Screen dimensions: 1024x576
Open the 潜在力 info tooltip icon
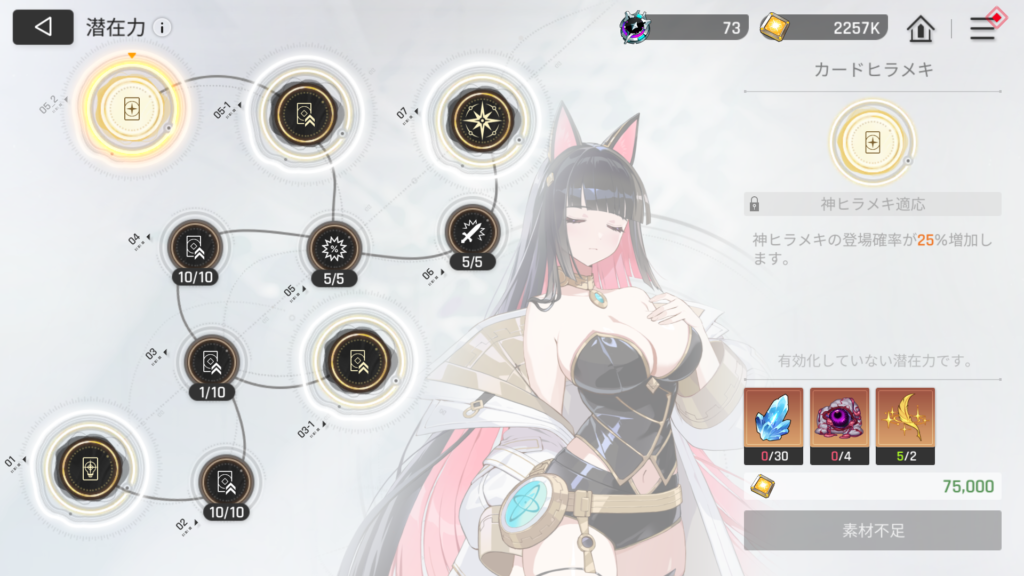162,28
